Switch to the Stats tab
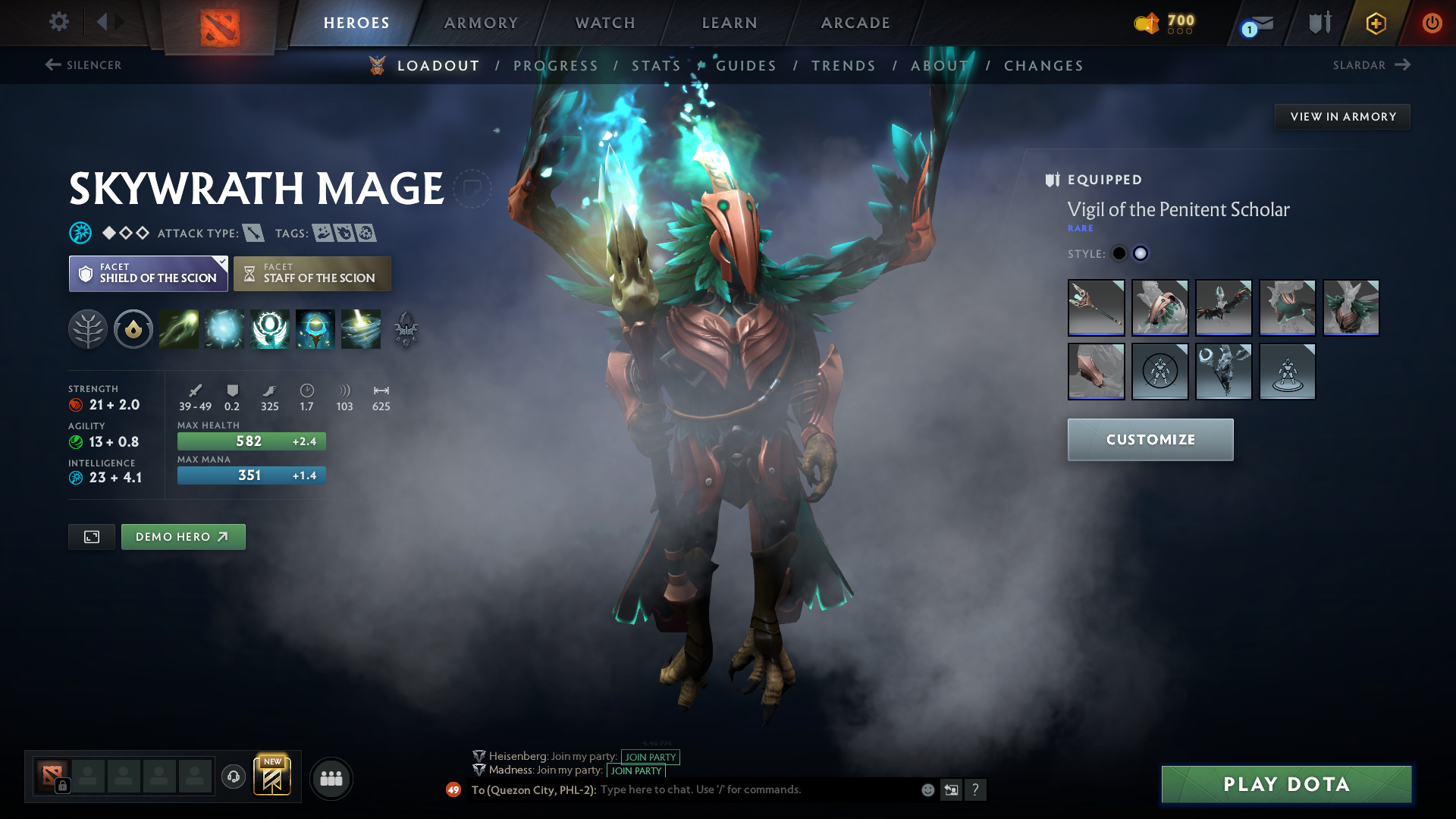Viewport: 1456px width, 819px height. 656,65
